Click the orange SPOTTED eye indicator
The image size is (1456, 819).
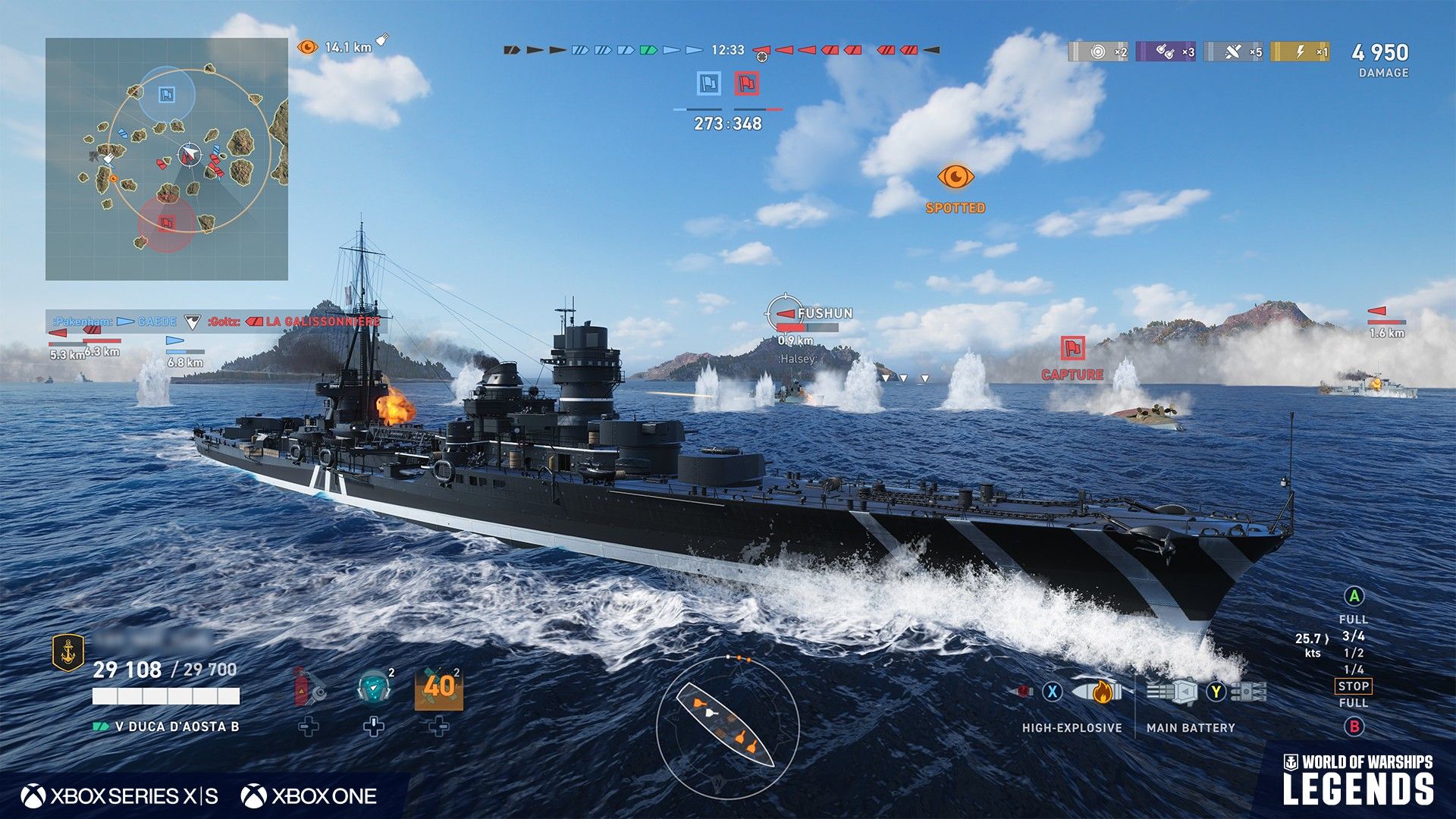tap(955, 177)
